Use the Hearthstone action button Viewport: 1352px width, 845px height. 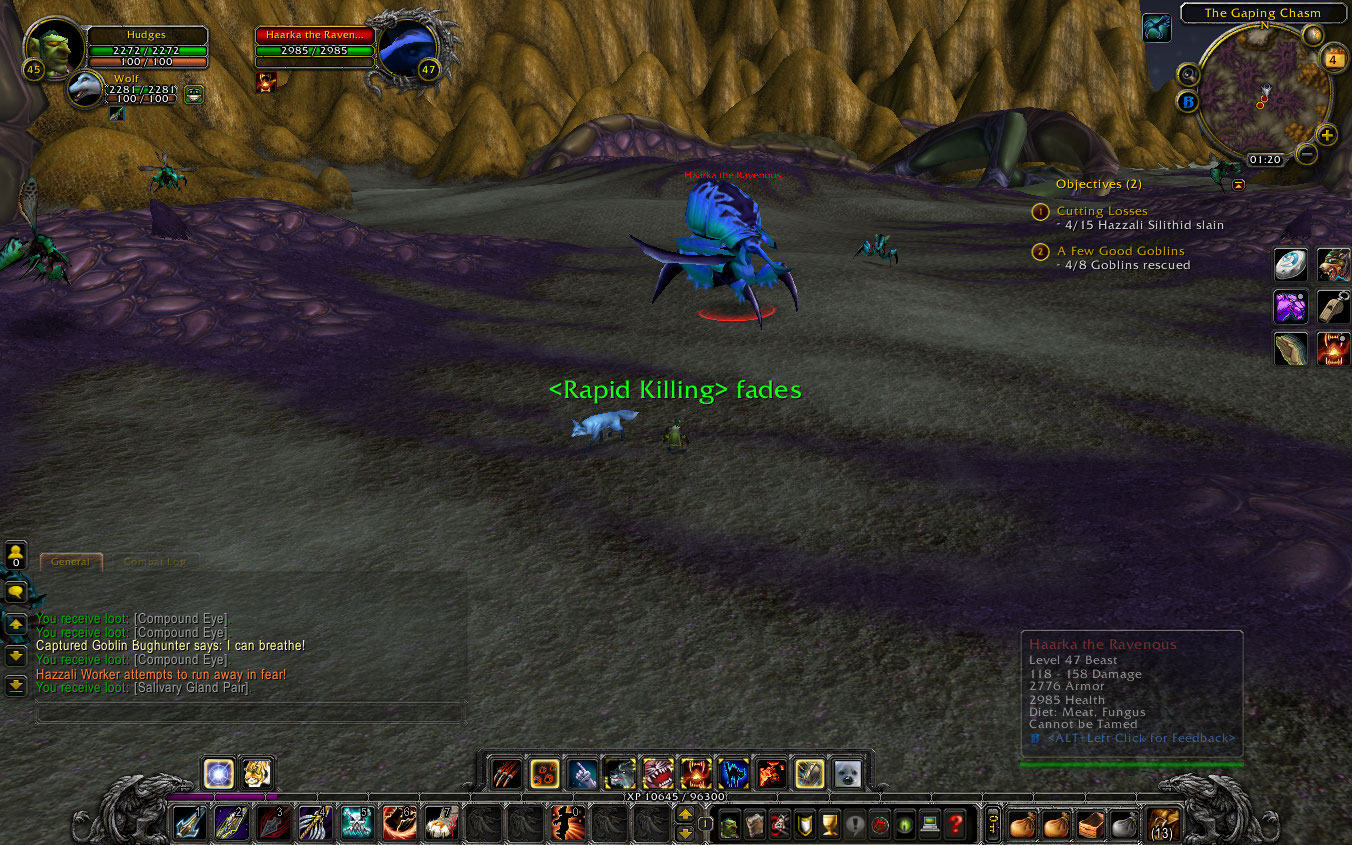(x=1290, y=264)
